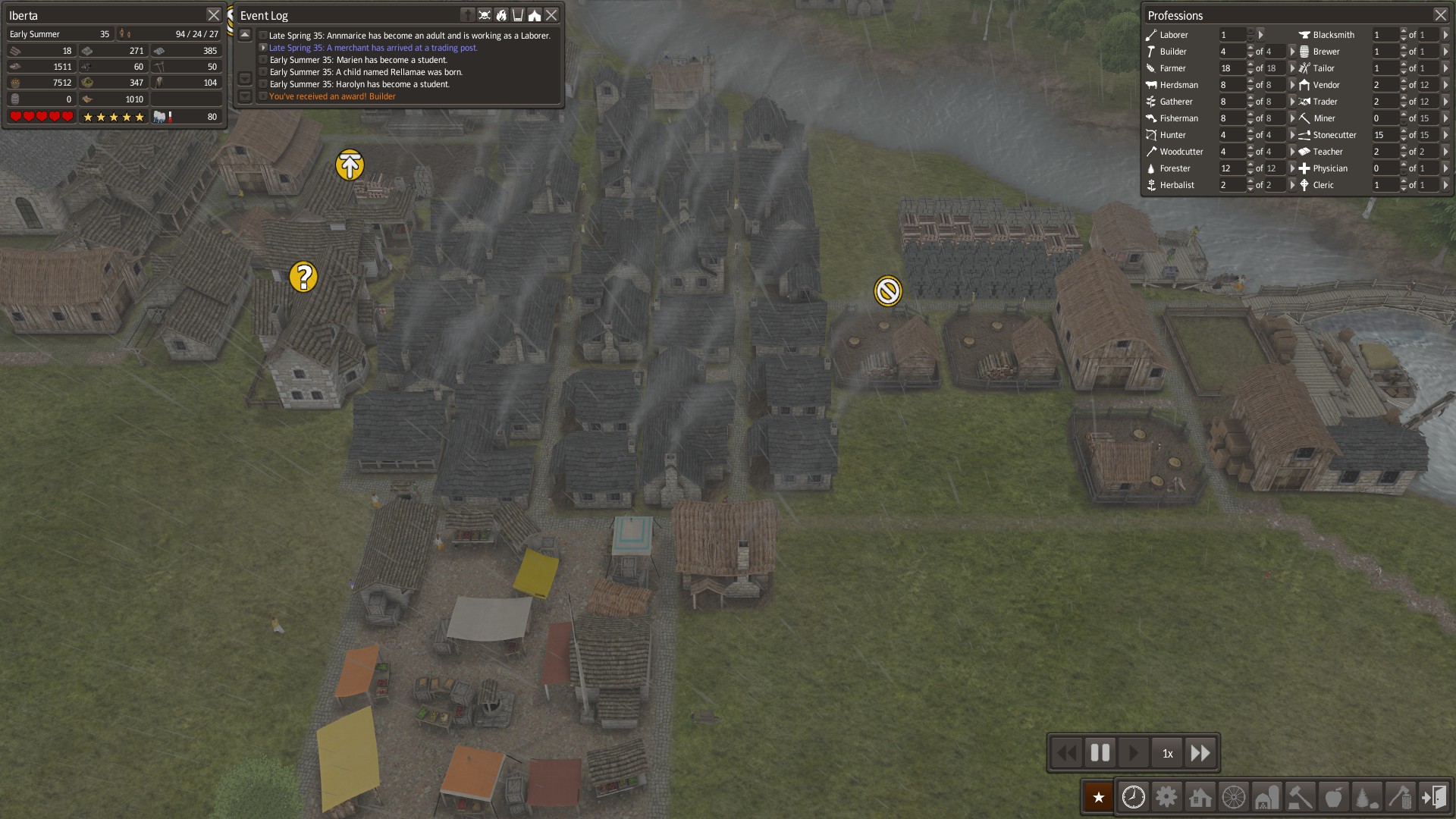Image resolution: width=1456 pixels, height=819 pixels.
Task: Open the gear production buildings menu
Action: pos(1166,797)
